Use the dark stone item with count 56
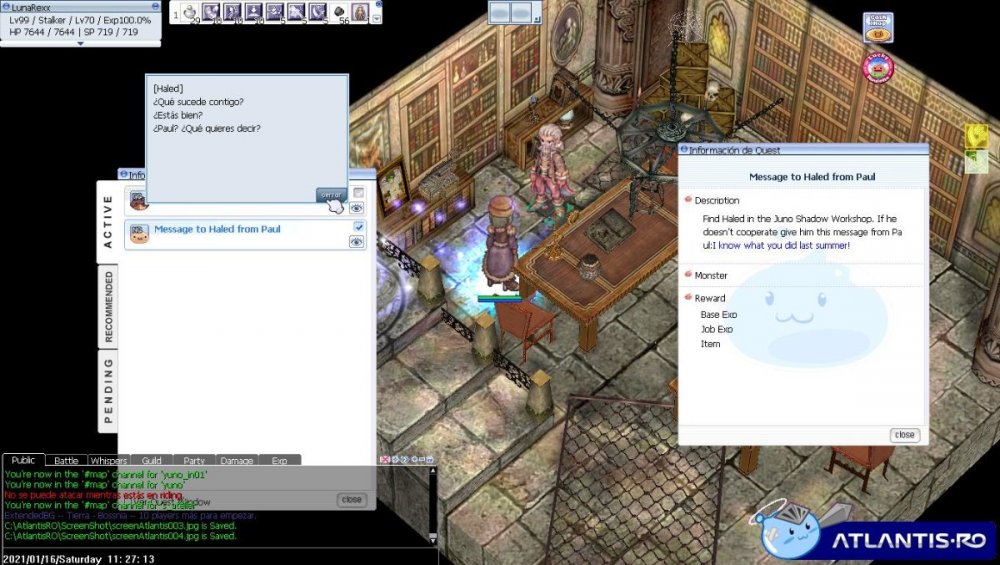1000x565 pixels. (340, 13)
